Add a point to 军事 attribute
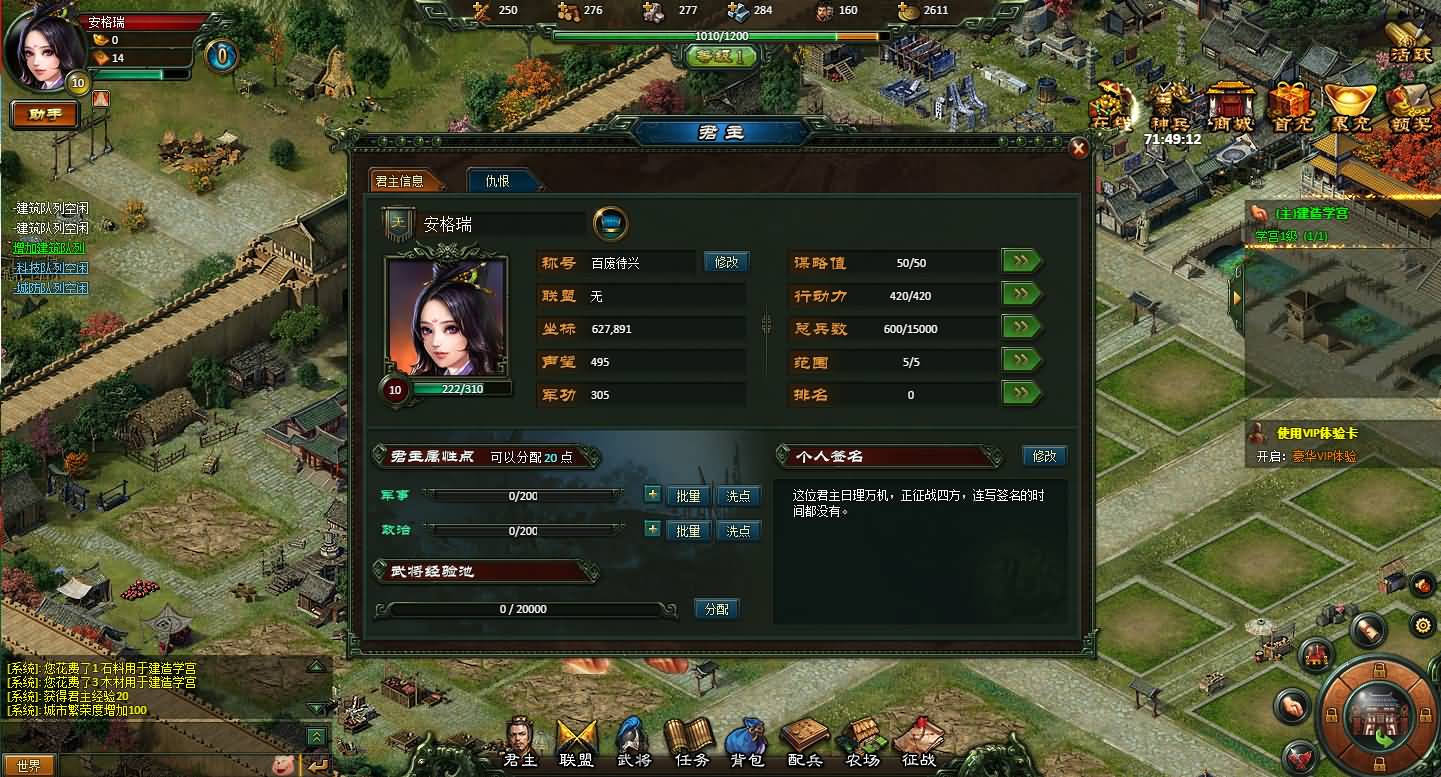The image size is (1441, 777). (x=652, y=495)
